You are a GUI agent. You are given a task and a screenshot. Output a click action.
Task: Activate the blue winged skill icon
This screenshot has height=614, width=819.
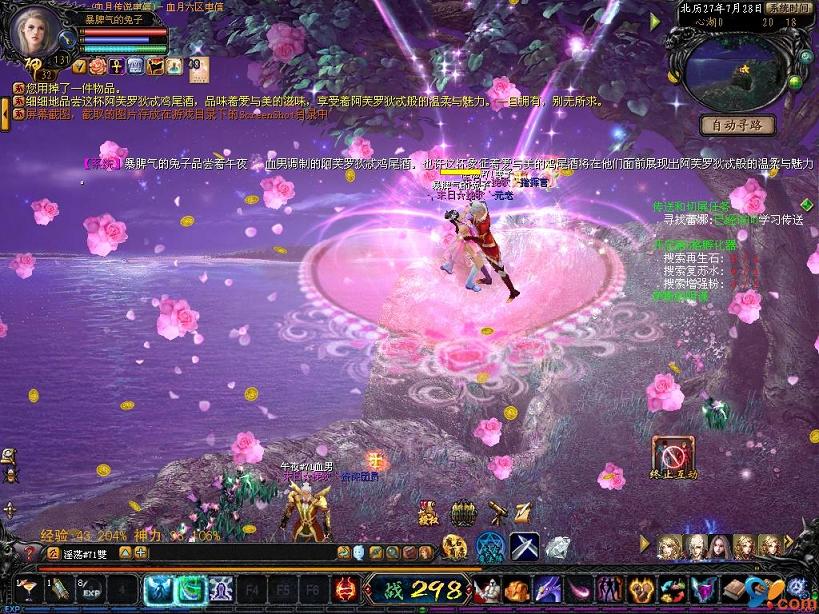coord(159,589)
